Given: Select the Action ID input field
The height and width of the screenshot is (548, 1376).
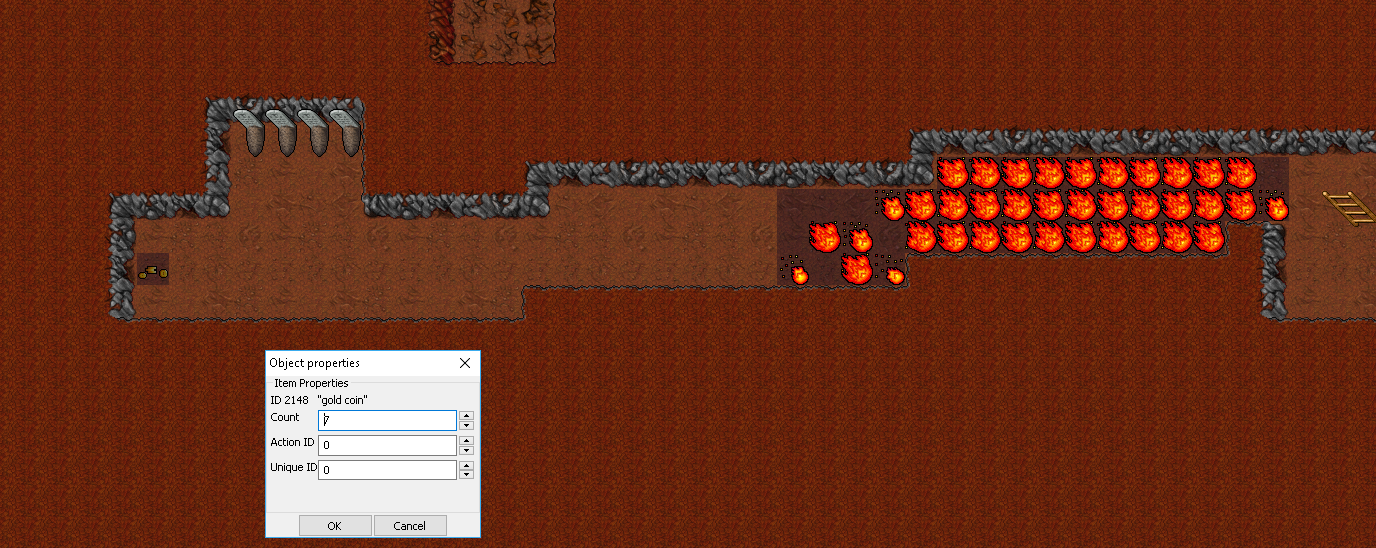Looking at the screenshot, I should [x=387, y=445].
